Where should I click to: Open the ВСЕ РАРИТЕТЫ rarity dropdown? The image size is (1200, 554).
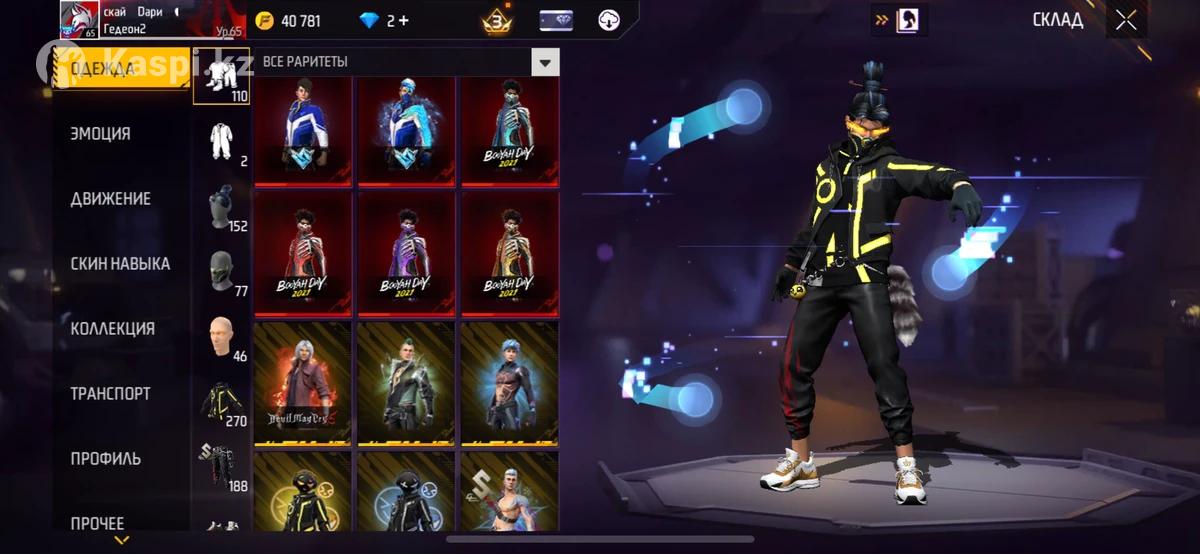tap(544, 62)
